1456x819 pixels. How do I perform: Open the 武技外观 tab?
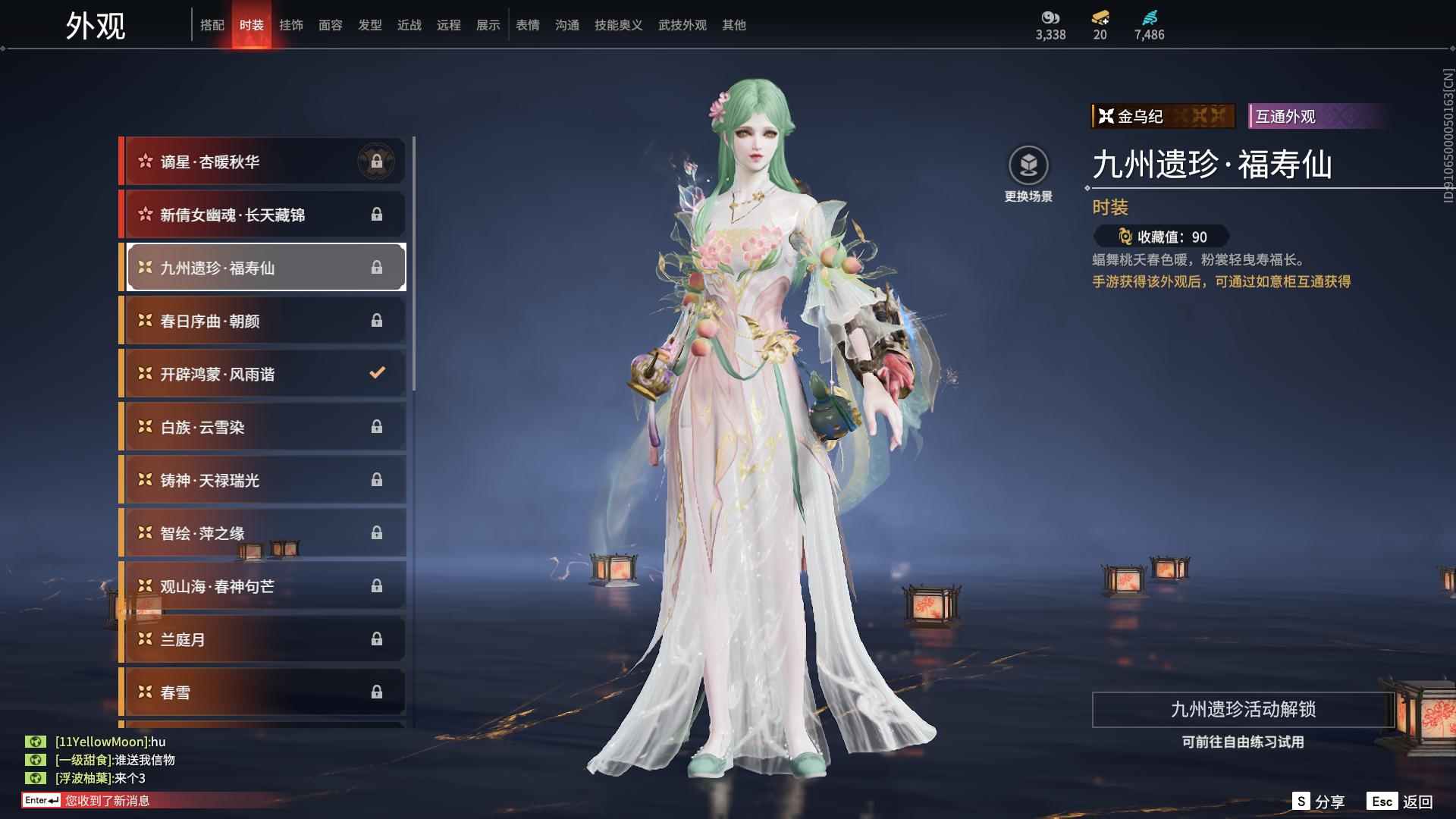pos(682,25)
